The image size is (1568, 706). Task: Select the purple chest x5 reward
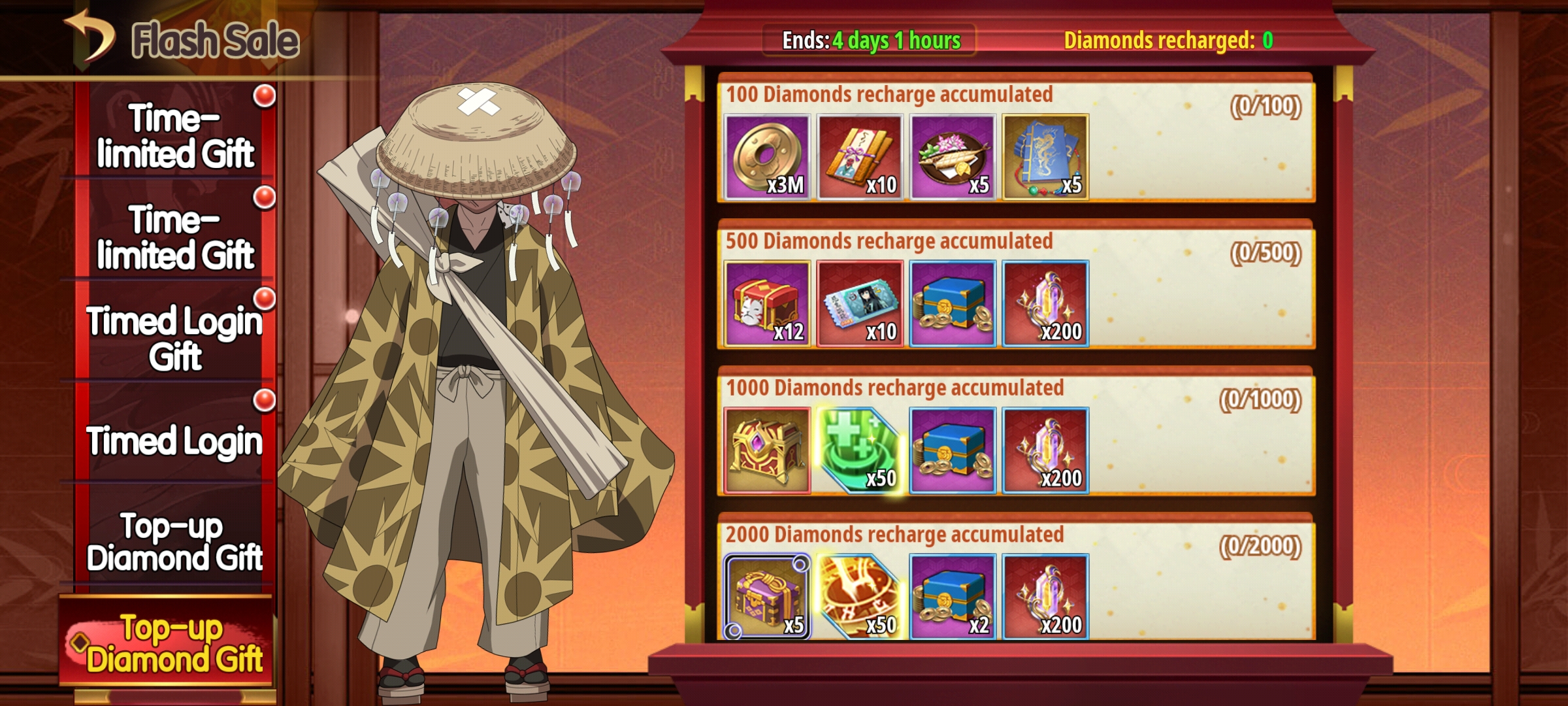click(768, 597)
